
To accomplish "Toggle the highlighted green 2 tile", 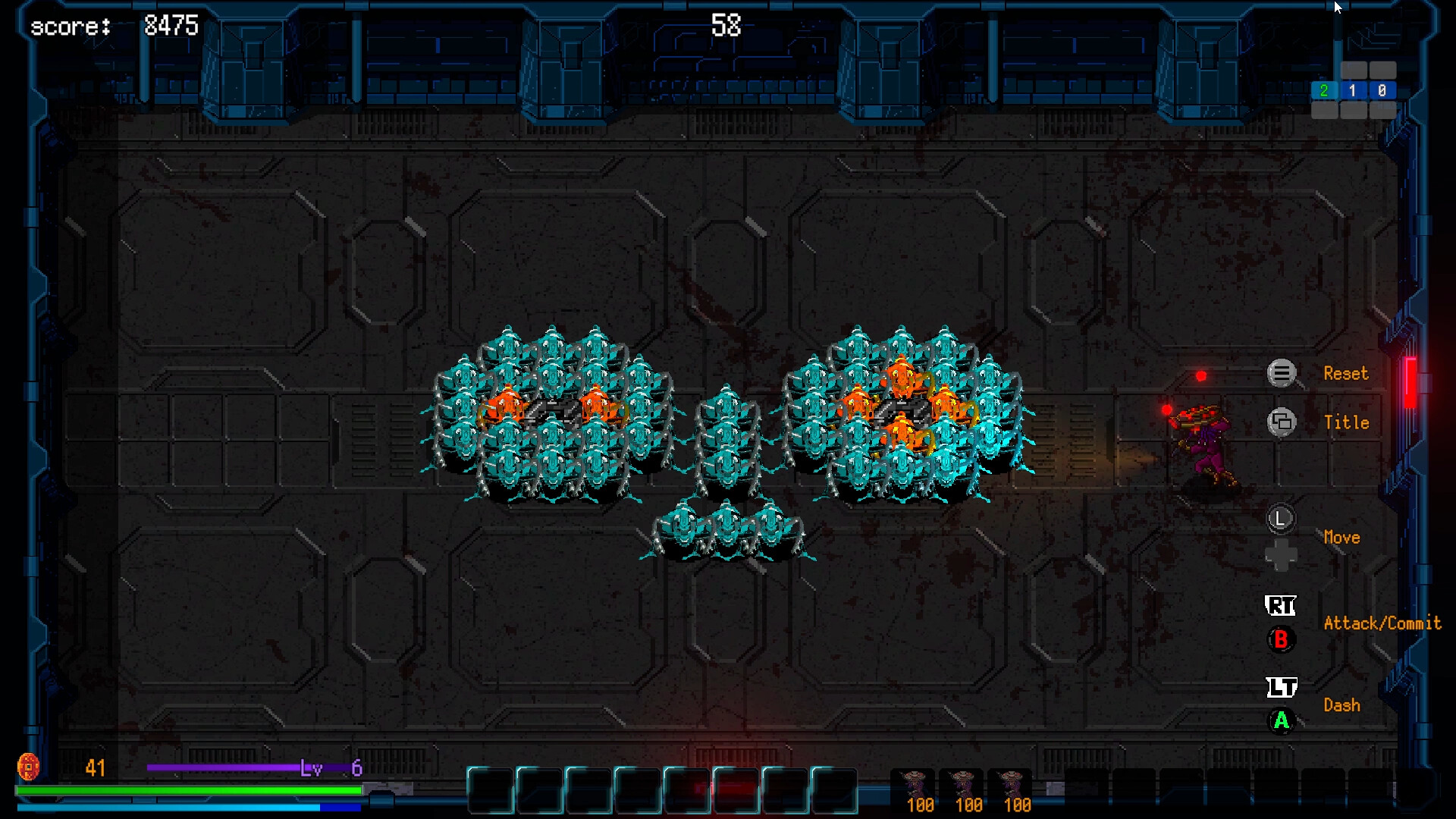I will click(x=1323, y=90).
